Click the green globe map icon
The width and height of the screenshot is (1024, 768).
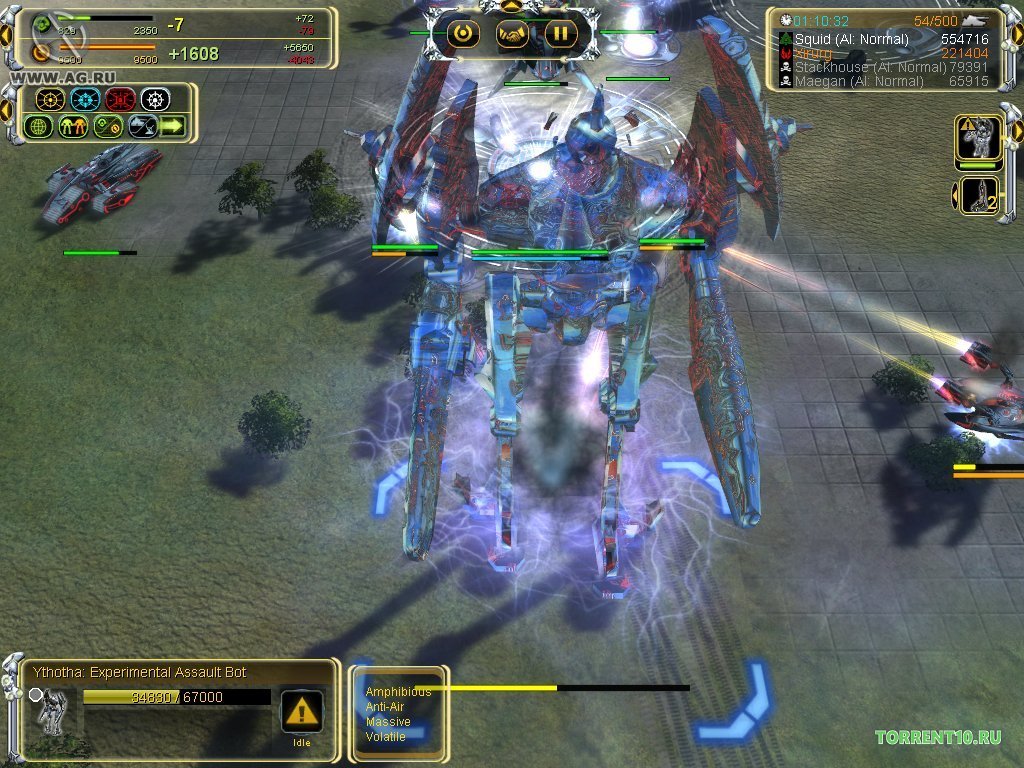point(38,126)
